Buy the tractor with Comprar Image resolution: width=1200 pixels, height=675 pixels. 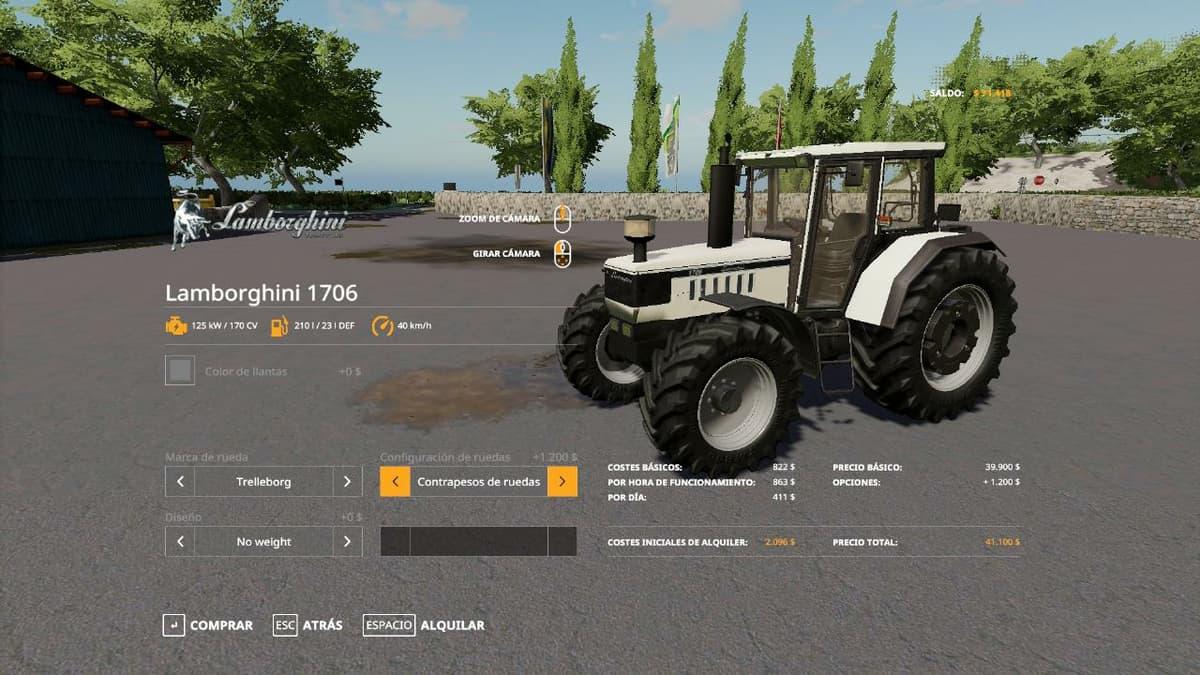click(x=208, y=625)
